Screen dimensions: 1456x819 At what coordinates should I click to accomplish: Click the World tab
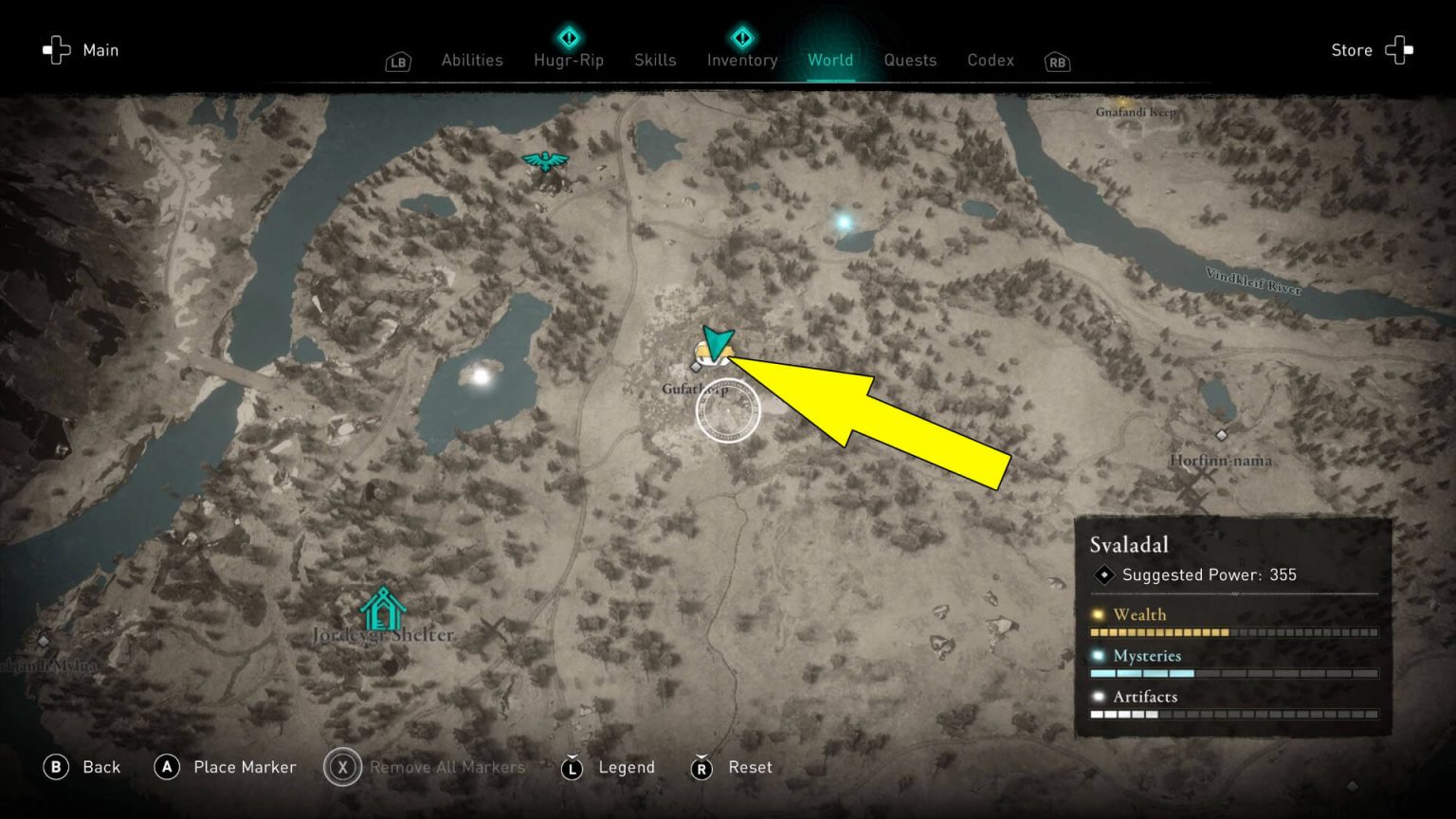(830, 60)
